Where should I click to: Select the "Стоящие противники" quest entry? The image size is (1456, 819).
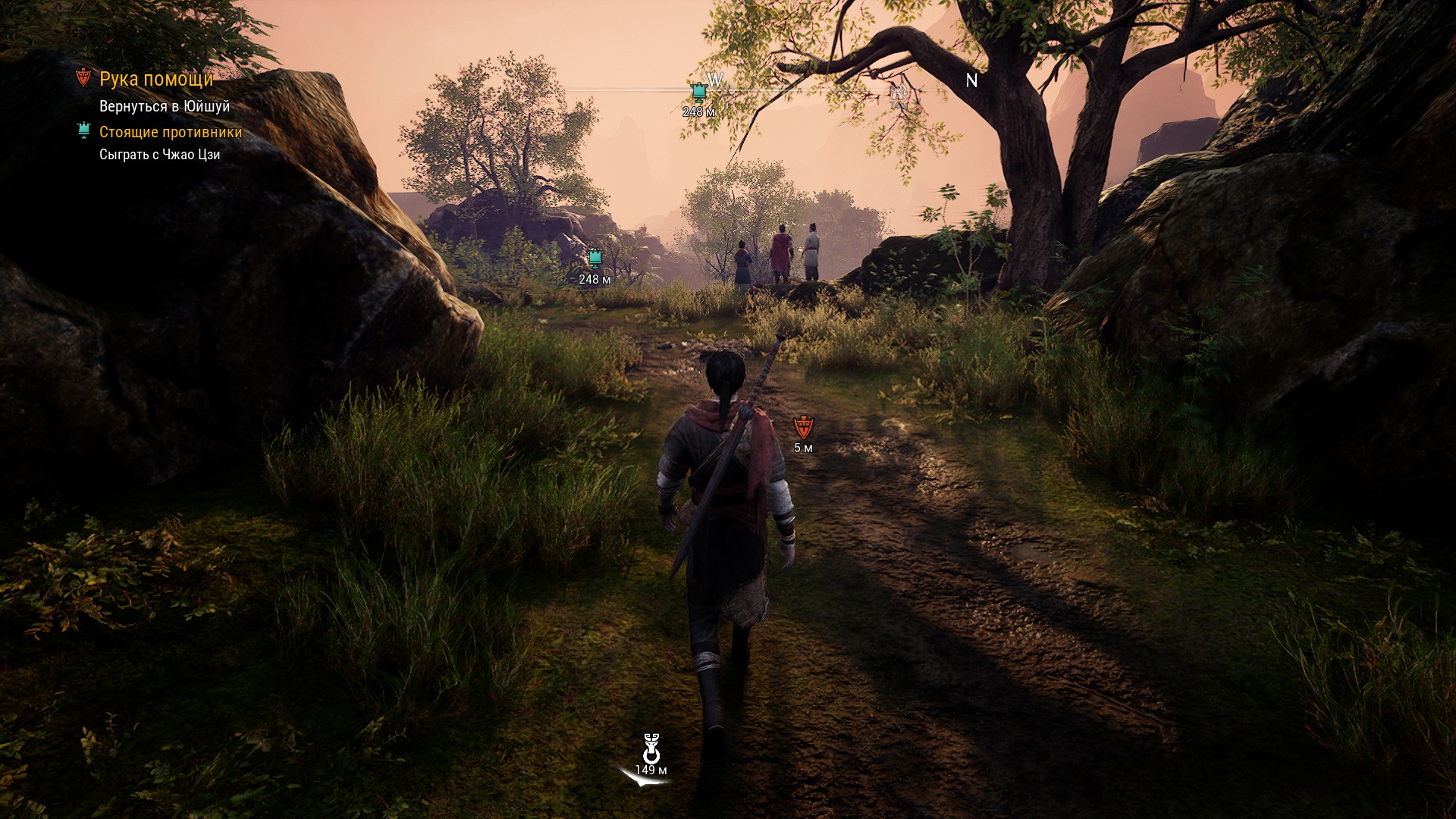point(171,132)
